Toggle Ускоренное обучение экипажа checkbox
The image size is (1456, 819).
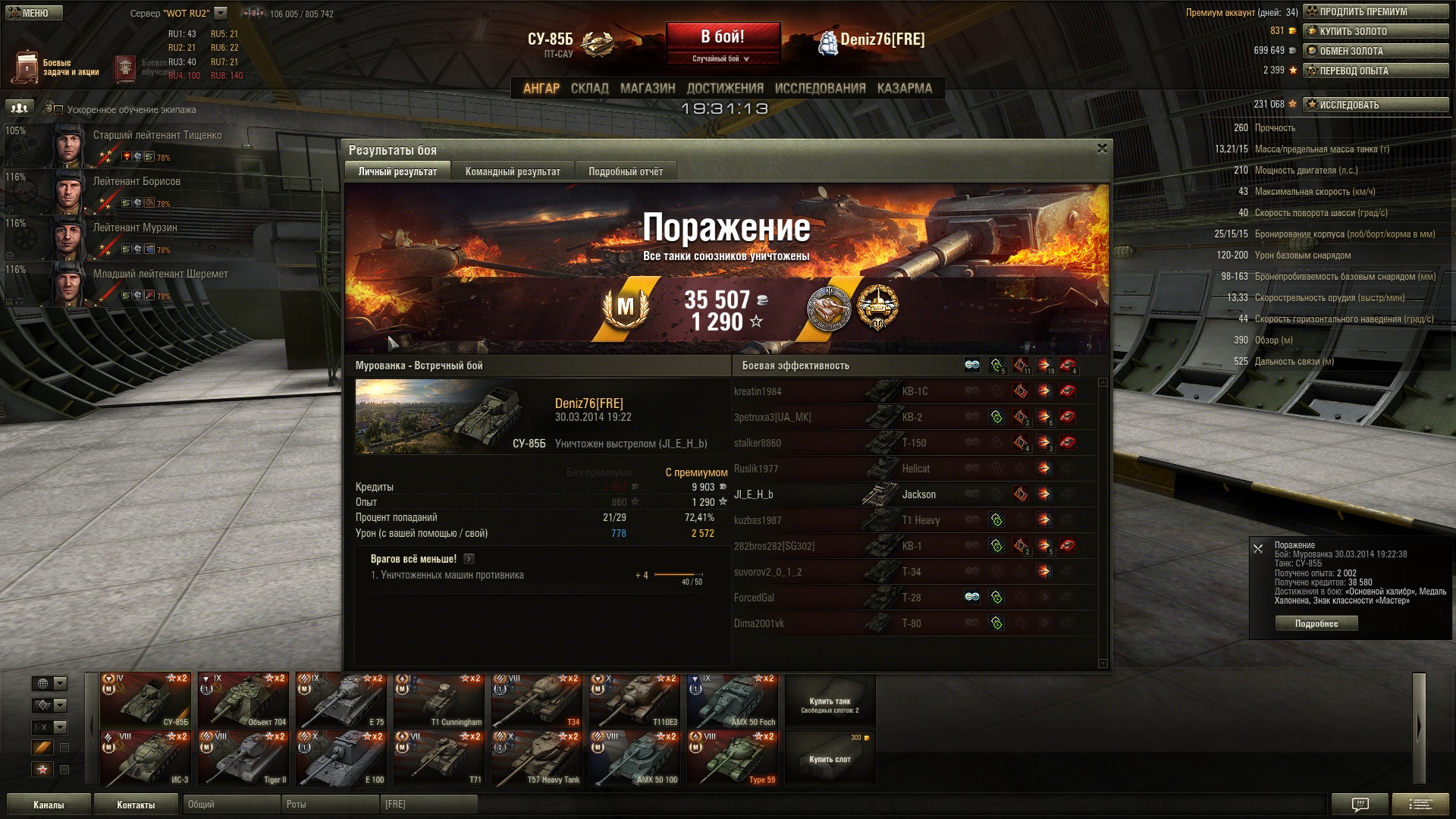pyautogui.click(x=58, y=110)
